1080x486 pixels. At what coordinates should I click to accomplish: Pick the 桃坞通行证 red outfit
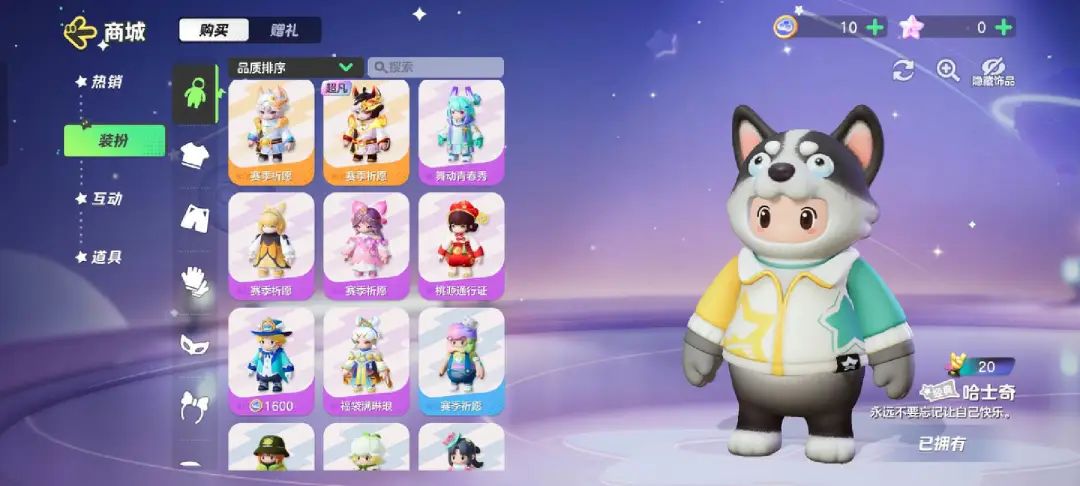pyautogui.click(x=461, y=245)
